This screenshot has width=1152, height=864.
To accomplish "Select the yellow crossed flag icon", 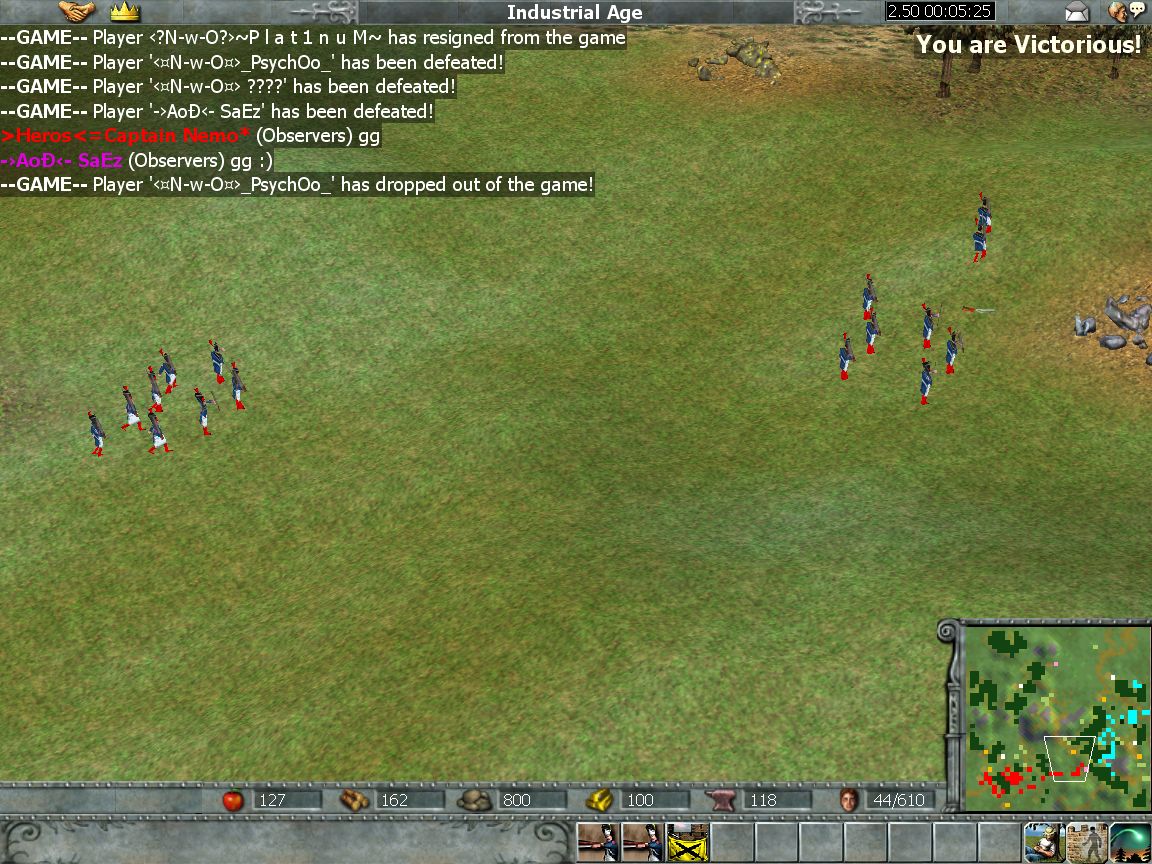I will (688, 843).
